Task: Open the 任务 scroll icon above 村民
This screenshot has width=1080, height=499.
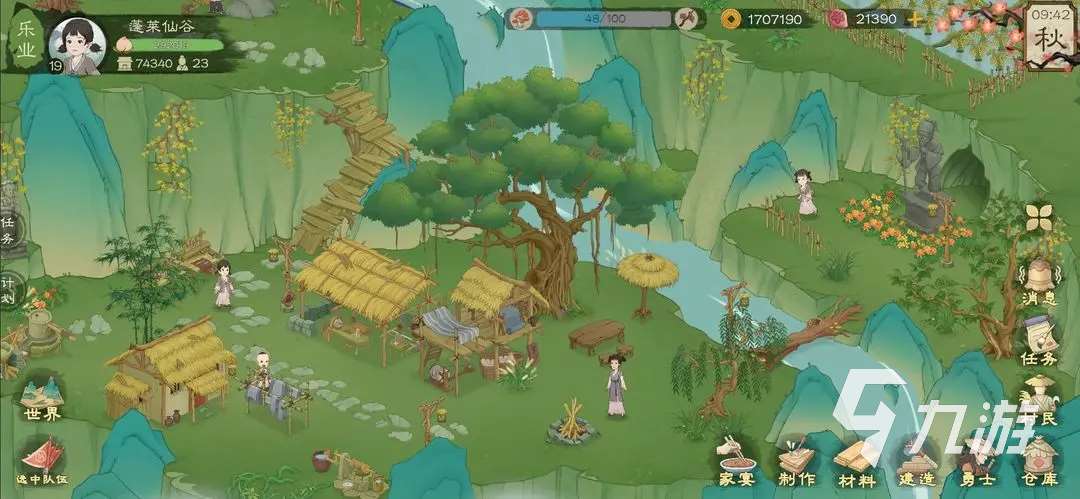Action: click(1040, 338)
